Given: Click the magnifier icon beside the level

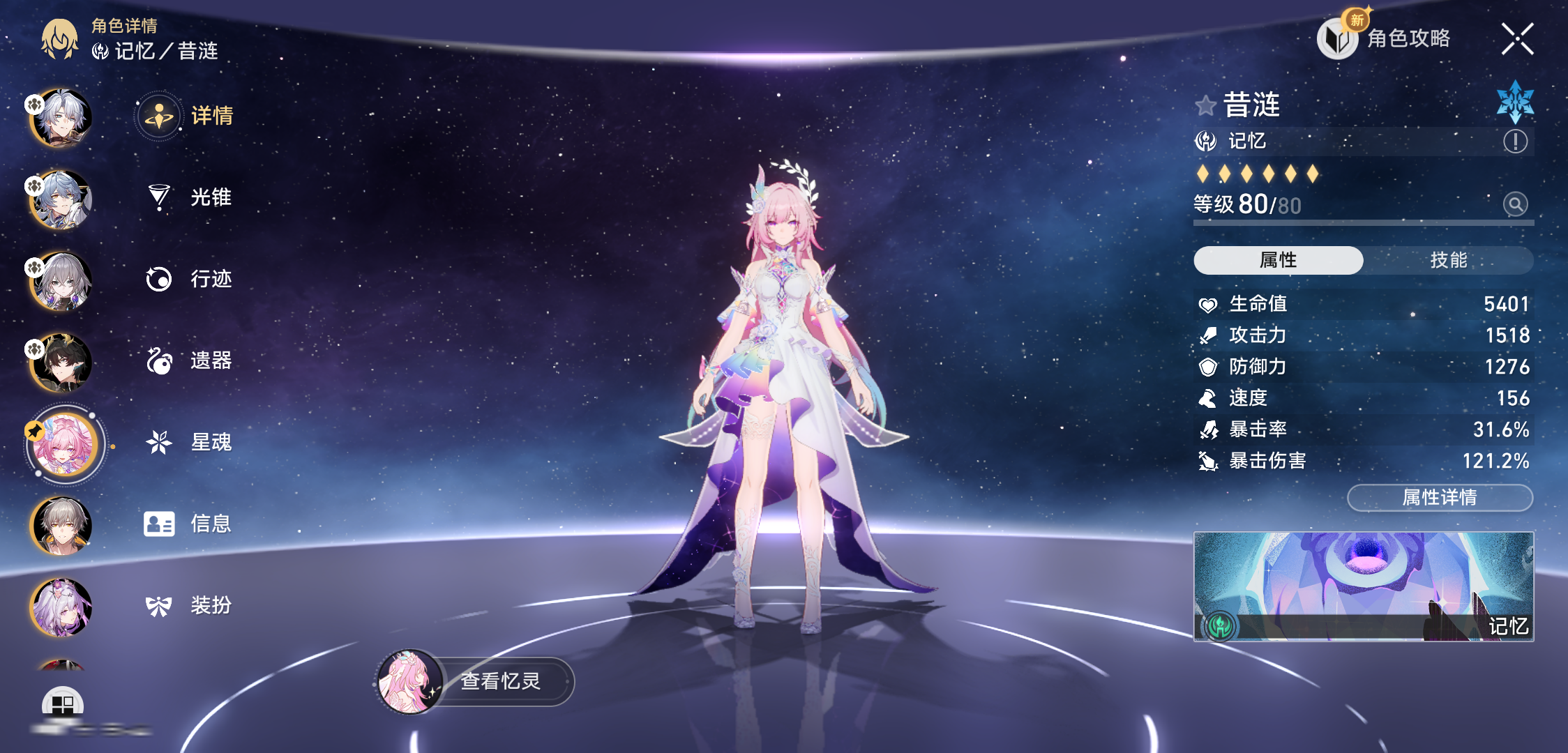Looking at the screenshot, I should coord(1515,204).
